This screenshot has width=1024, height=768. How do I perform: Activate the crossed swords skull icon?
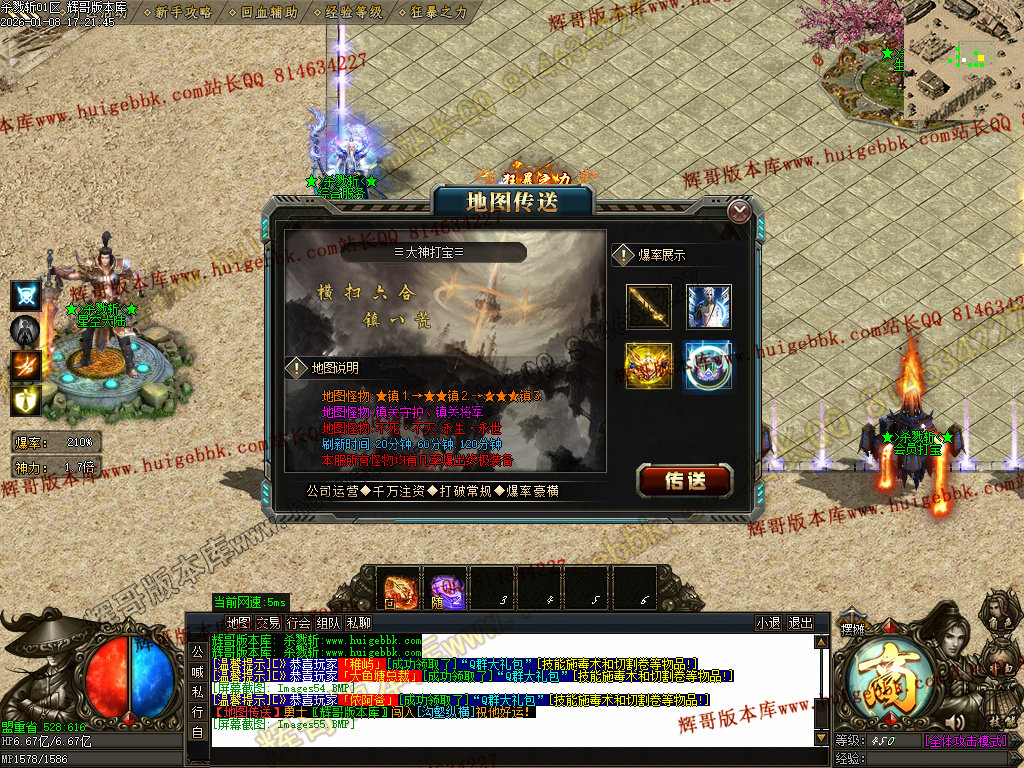pyautogui.click(x=25, y=296)
